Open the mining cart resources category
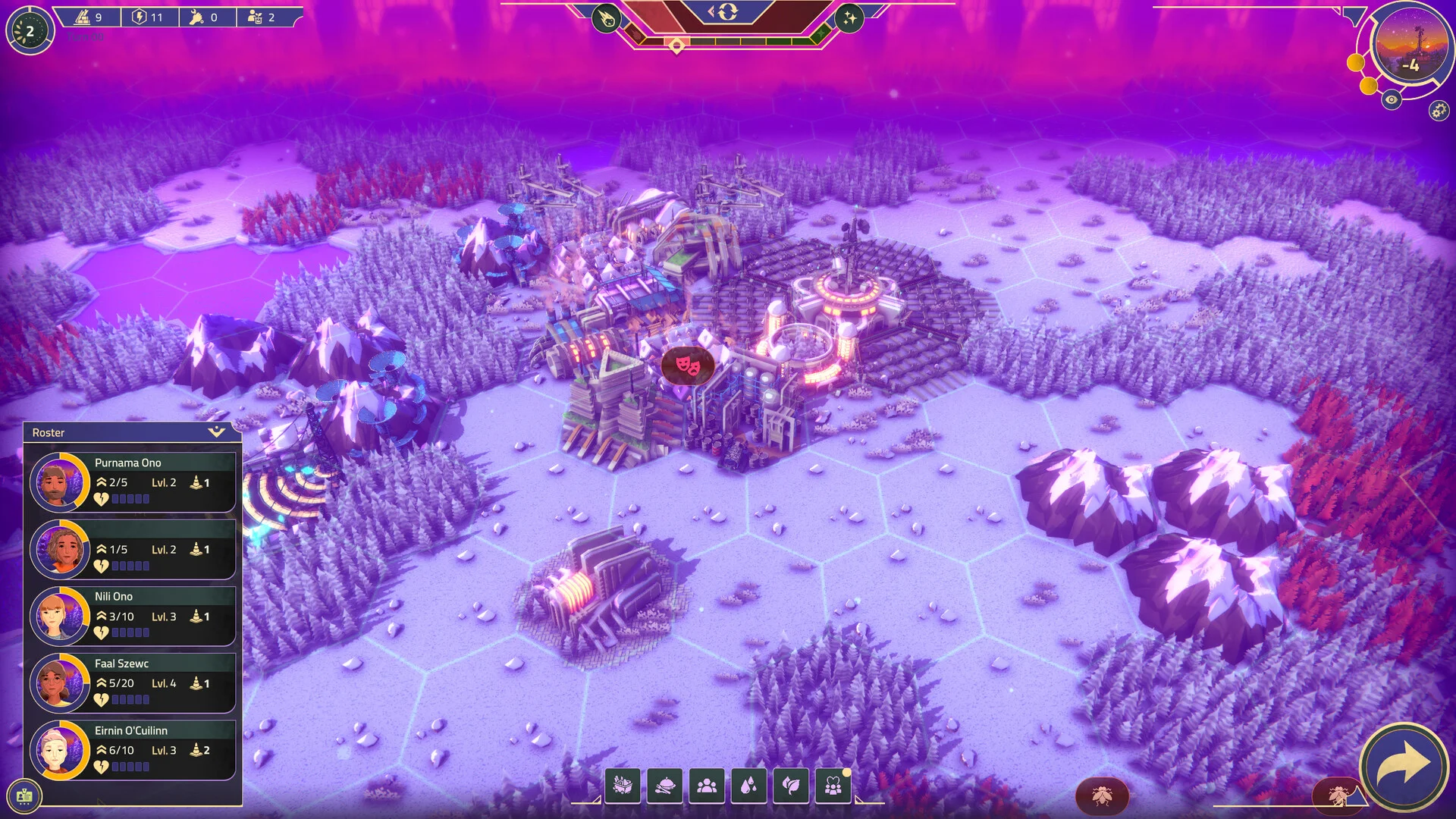 pyautogui.click(x=623, y=786)
